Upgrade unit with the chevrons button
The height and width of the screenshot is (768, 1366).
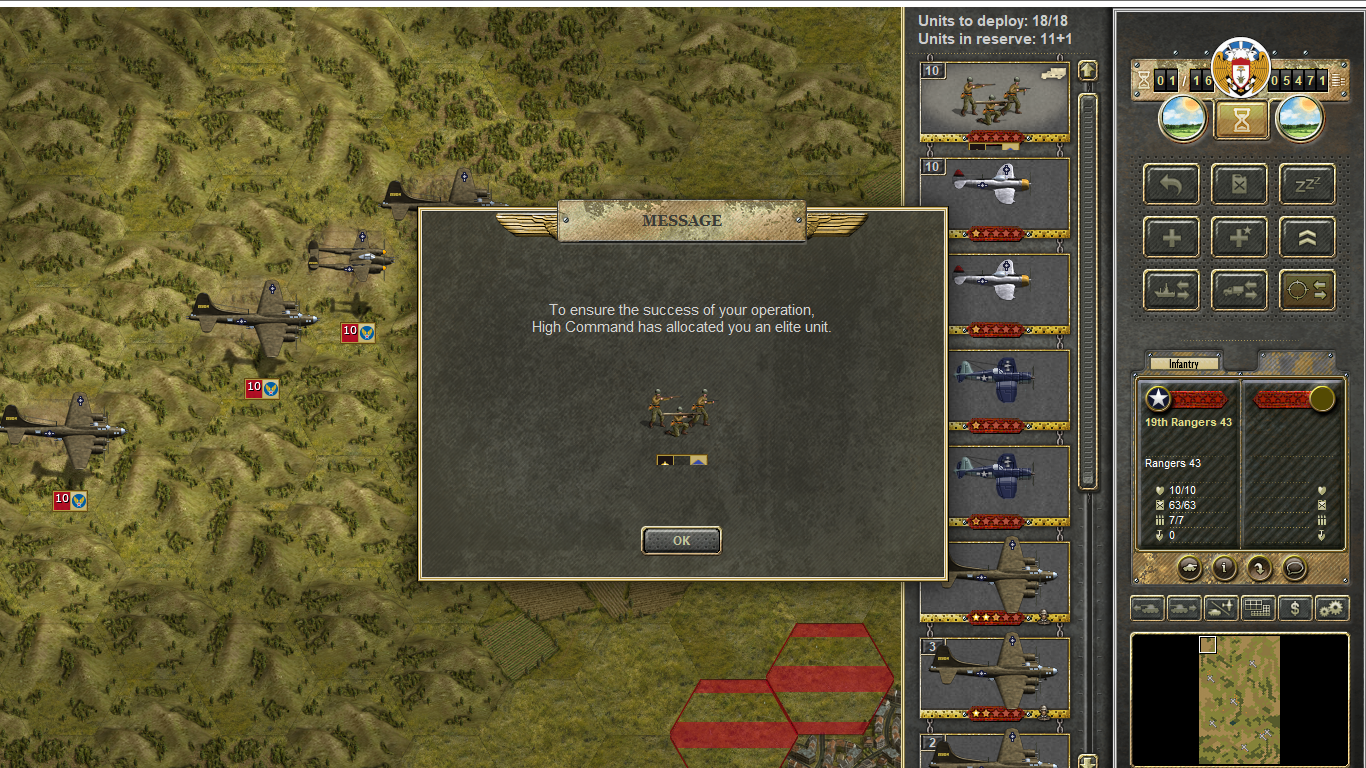[1307, 237]
